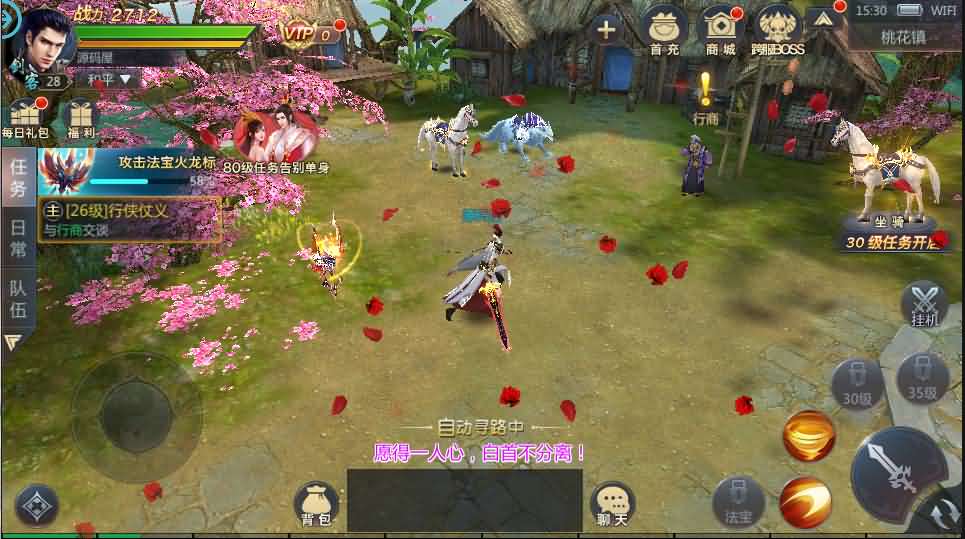Viewport: 965px width, 539px height.
Task: Open the 桃花镇 map location label
Action: coord(904,38)
